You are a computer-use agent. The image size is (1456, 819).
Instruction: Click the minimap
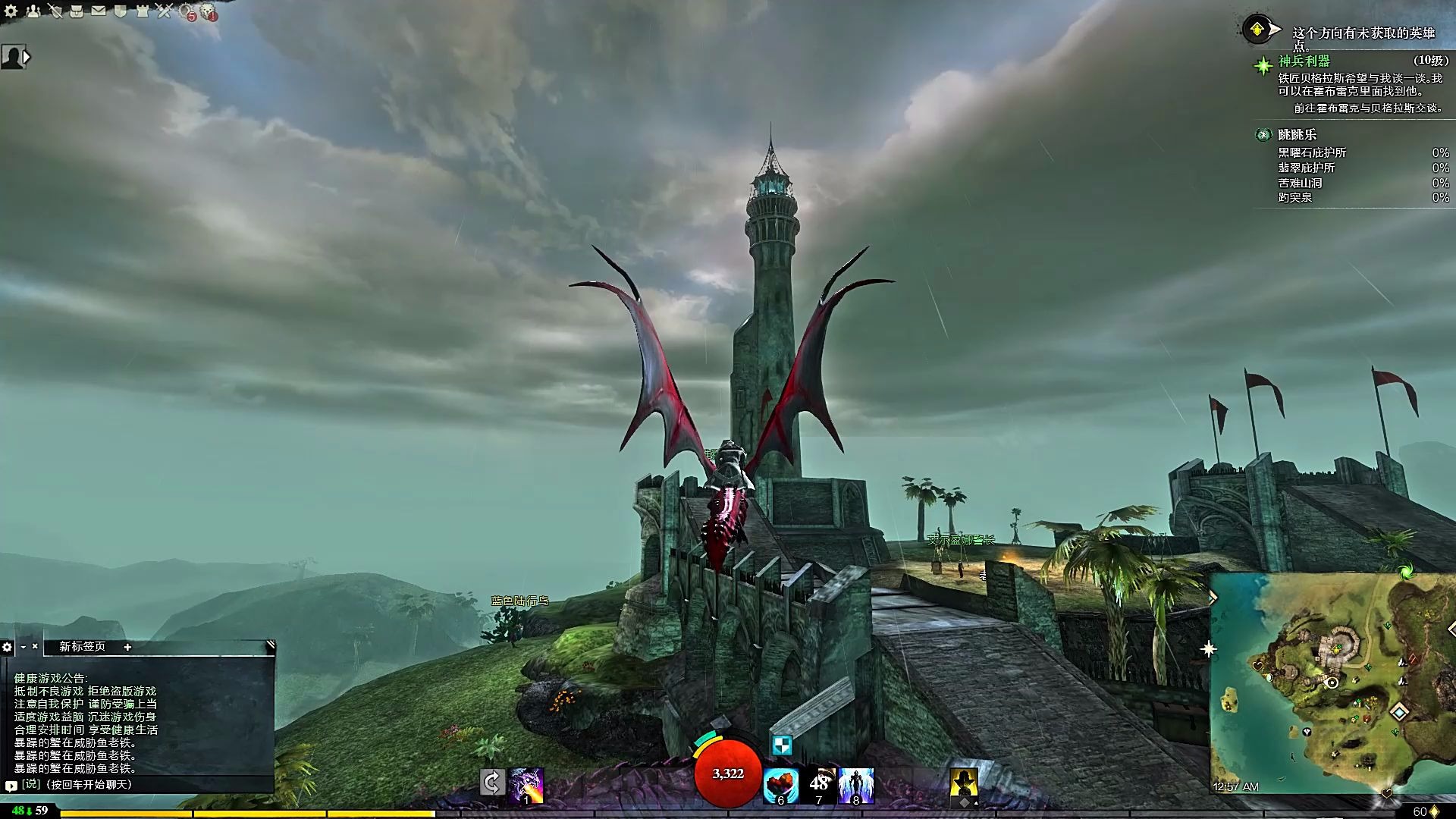click(1332, 684)
